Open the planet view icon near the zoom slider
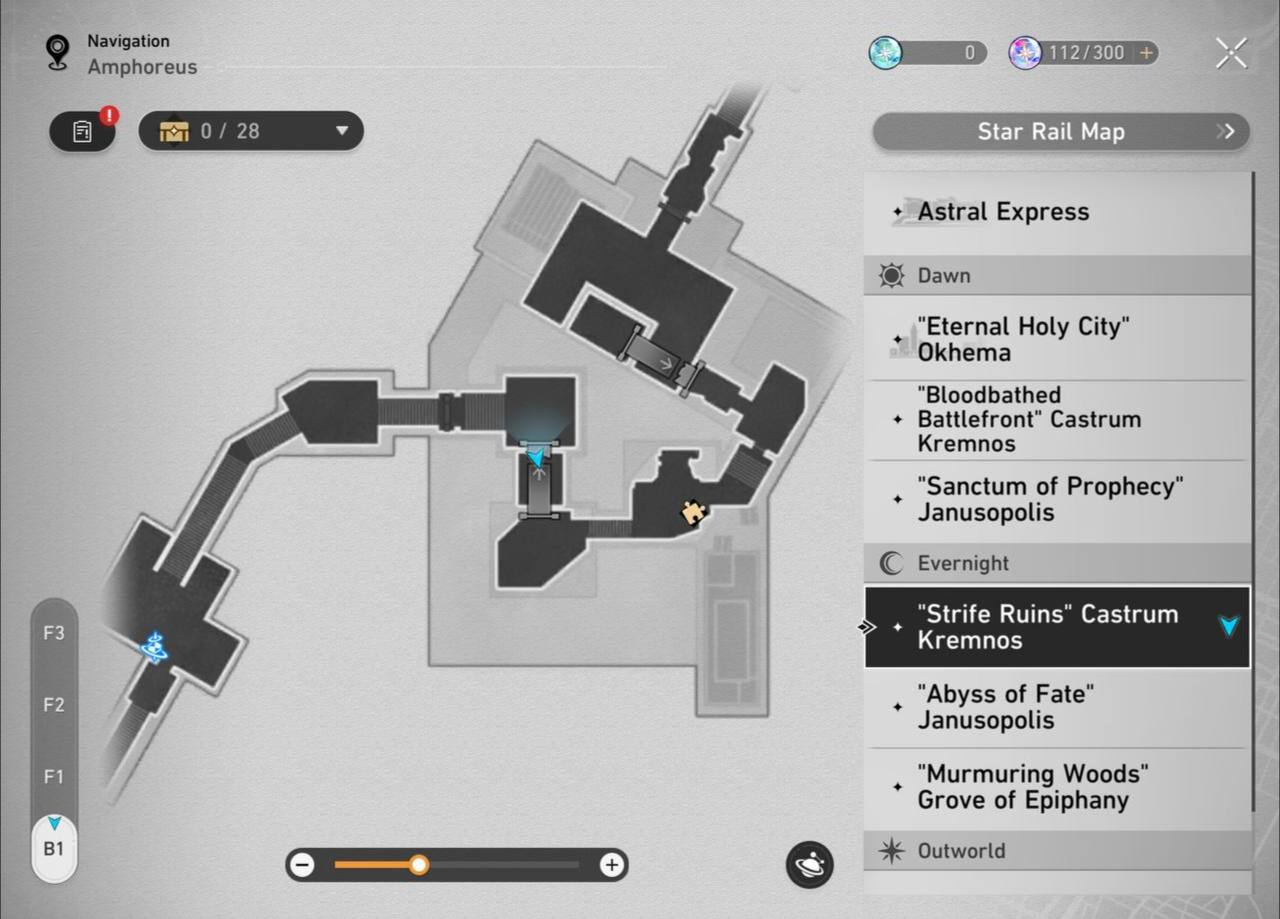 (x=809, y=866)
